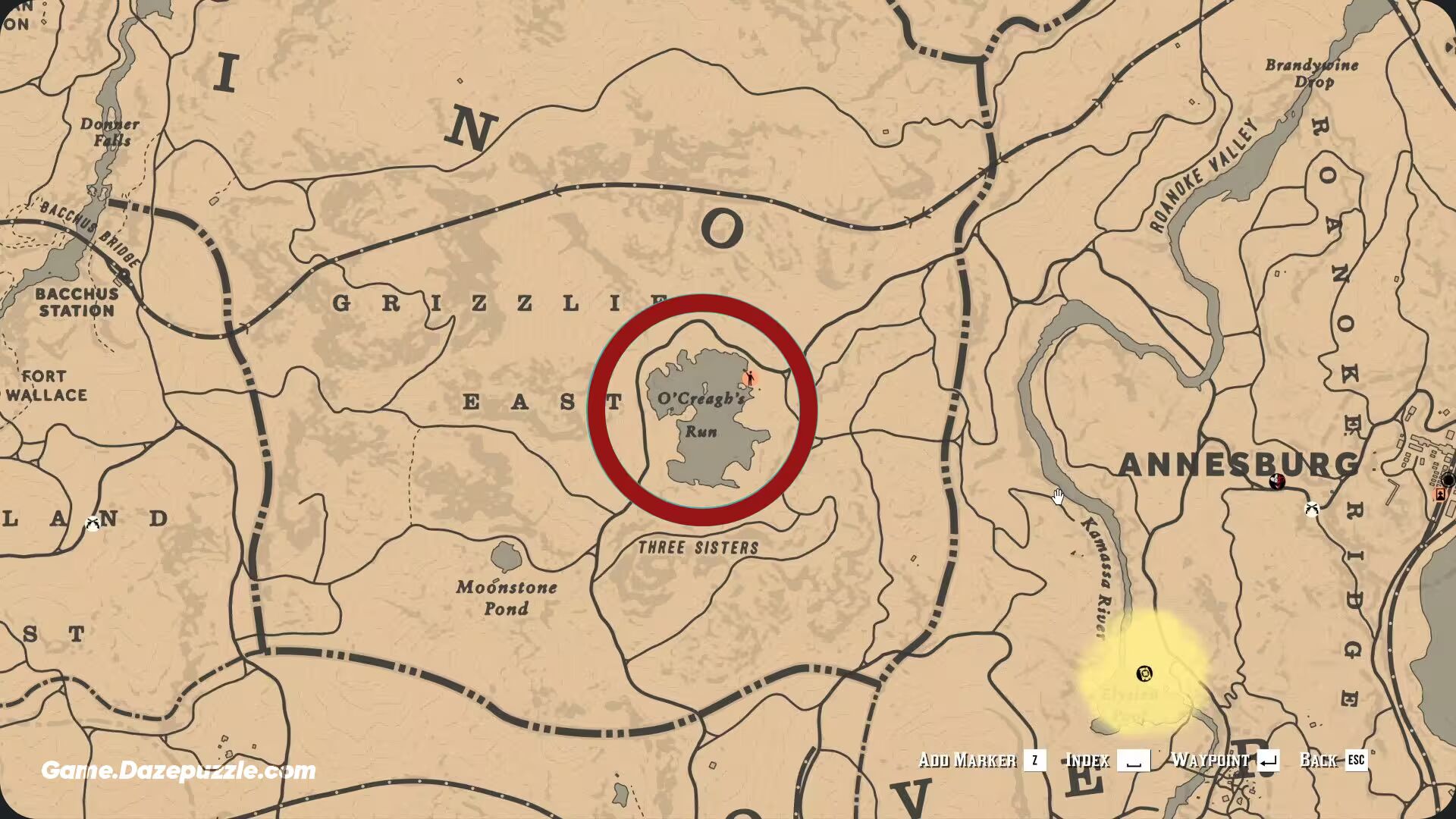Click the crossed-pistols gunsmith icon below Annesburg

point(1312,510)
